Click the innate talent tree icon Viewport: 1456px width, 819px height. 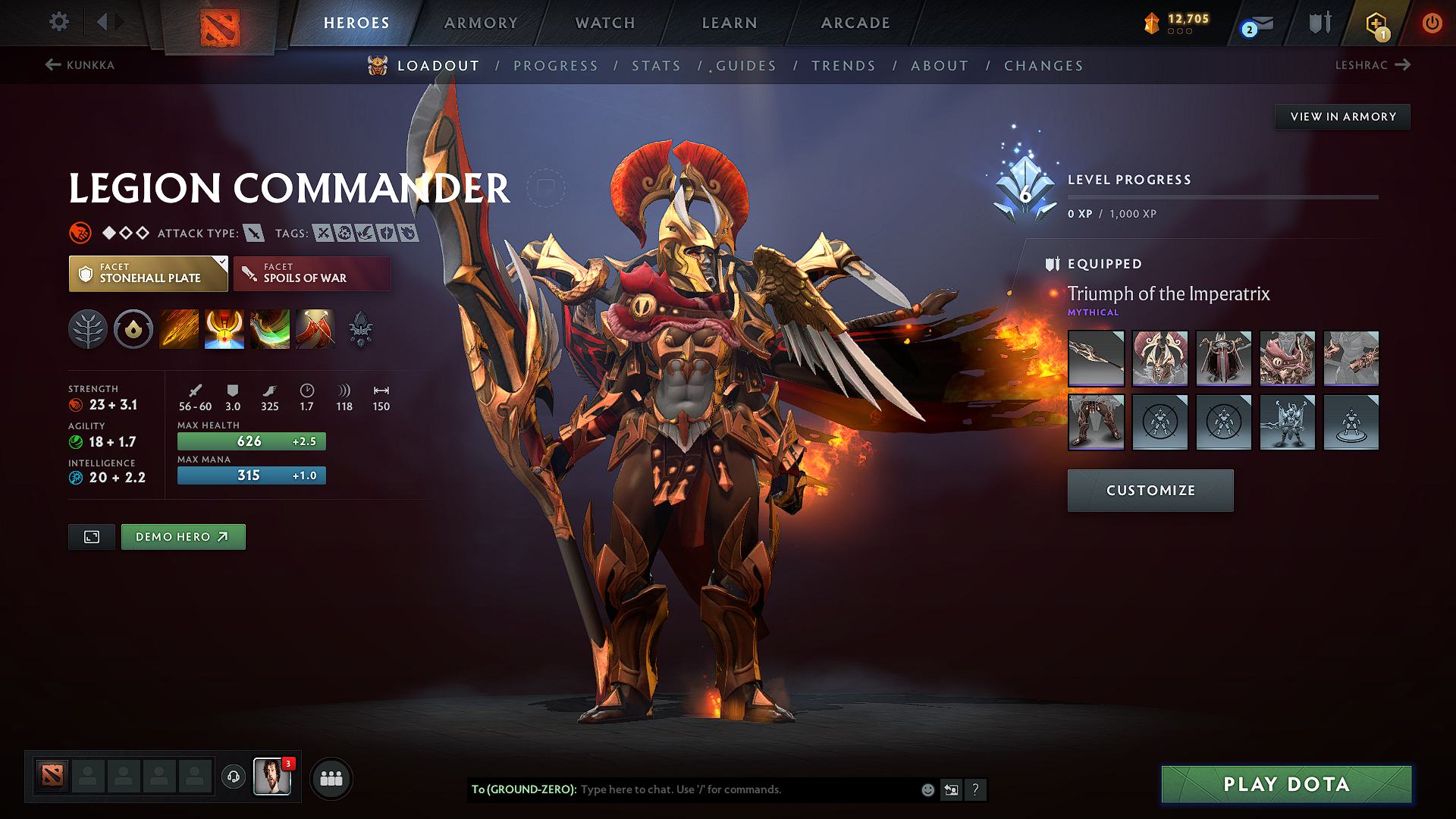pos(88,328)
